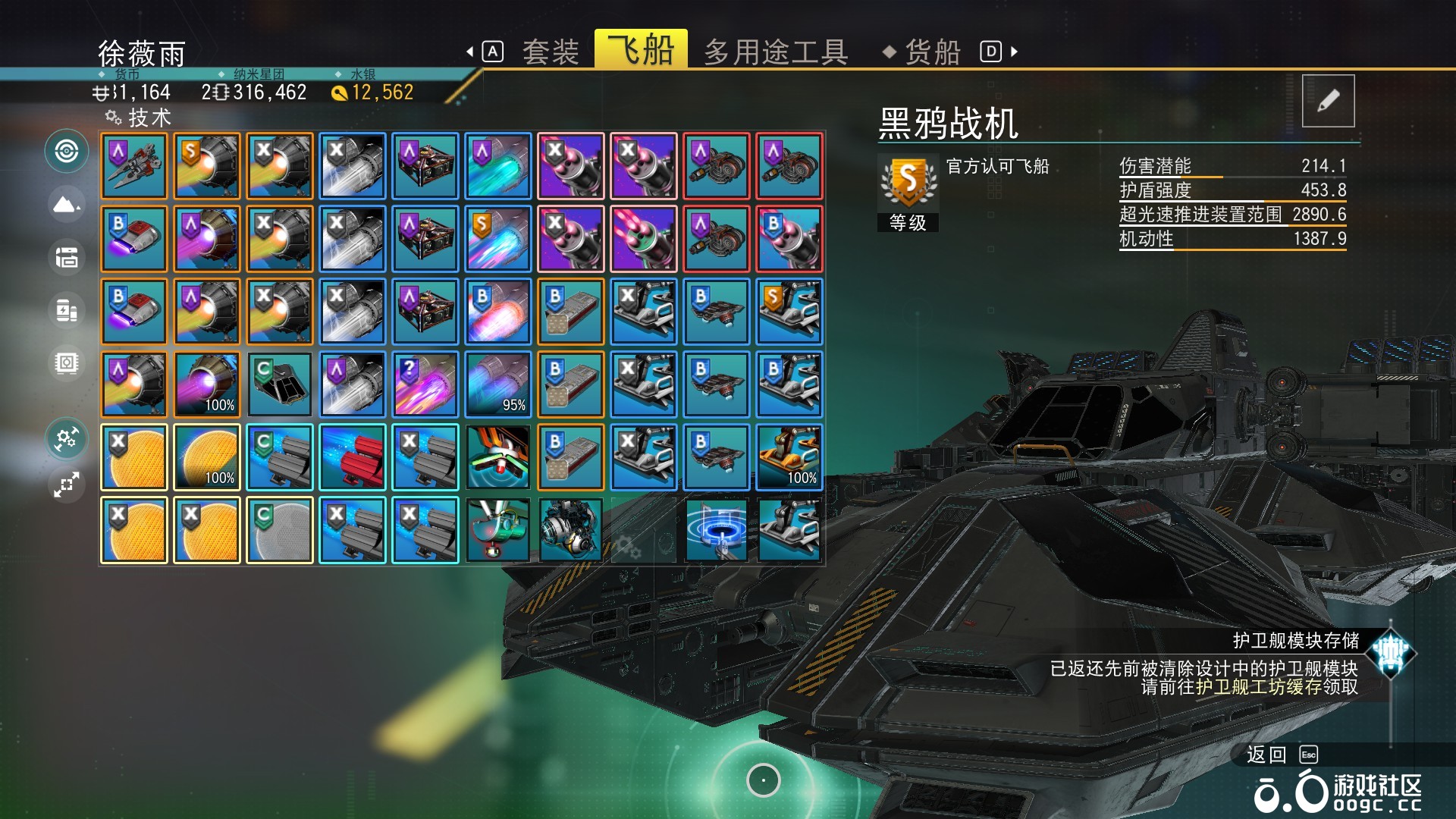The image size is (1456, 819).
Task: Click the gears transfer icon on left sidebar
Action: click(x=67, y=438)
